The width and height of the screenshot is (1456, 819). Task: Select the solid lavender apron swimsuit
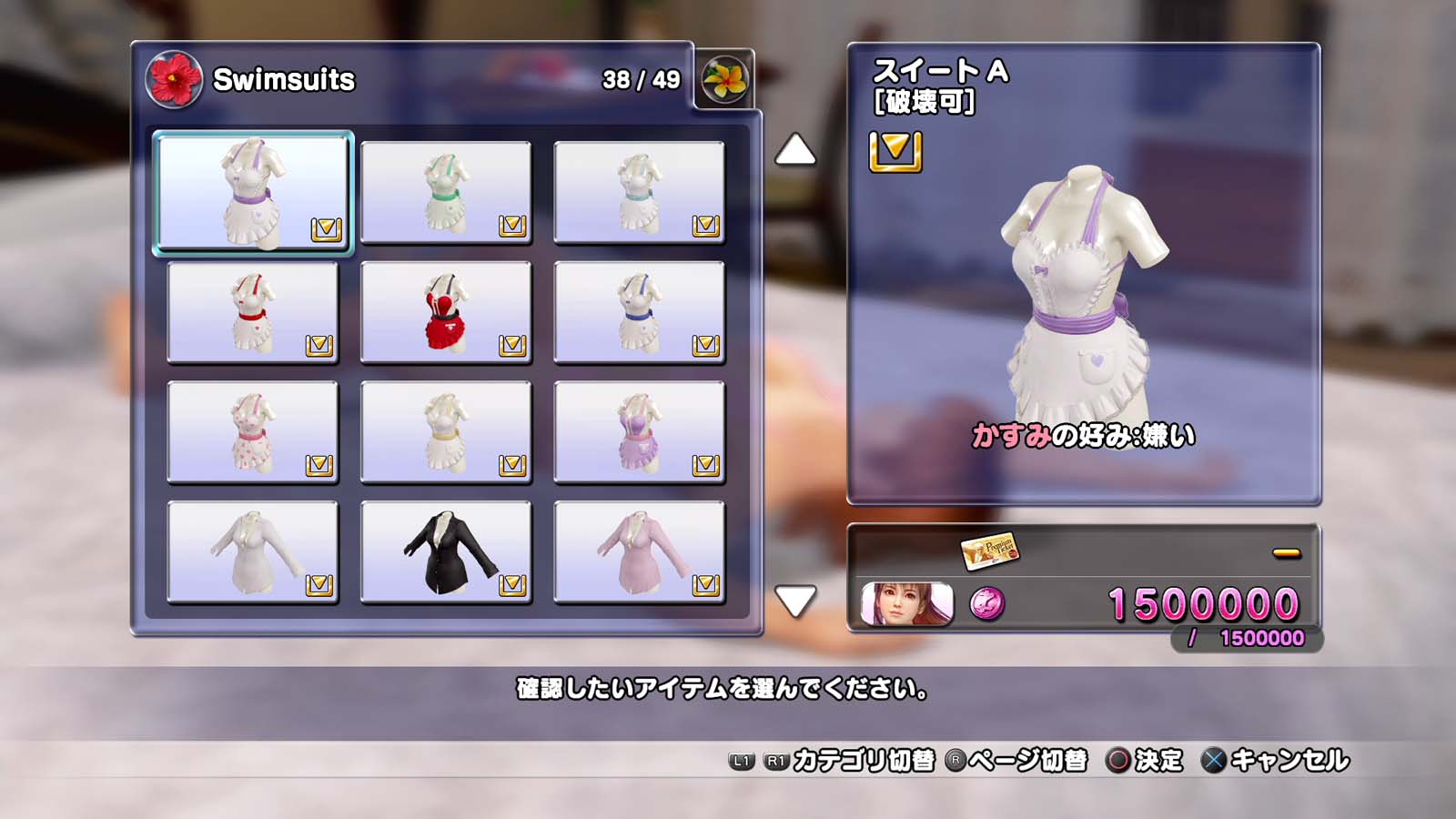[639, 432]
